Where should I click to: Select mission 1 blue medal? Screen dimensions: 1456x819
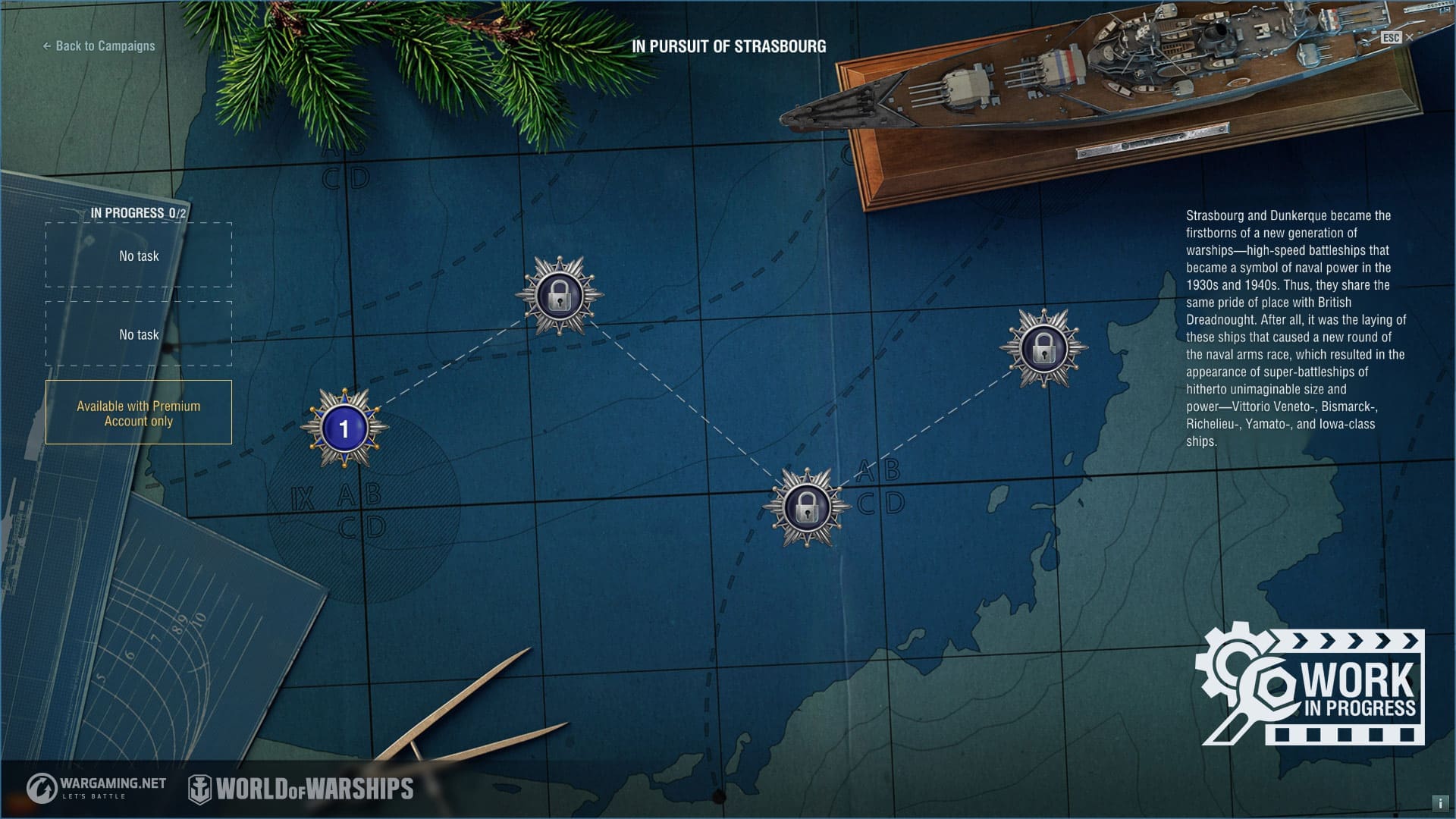tap(344, 429)
